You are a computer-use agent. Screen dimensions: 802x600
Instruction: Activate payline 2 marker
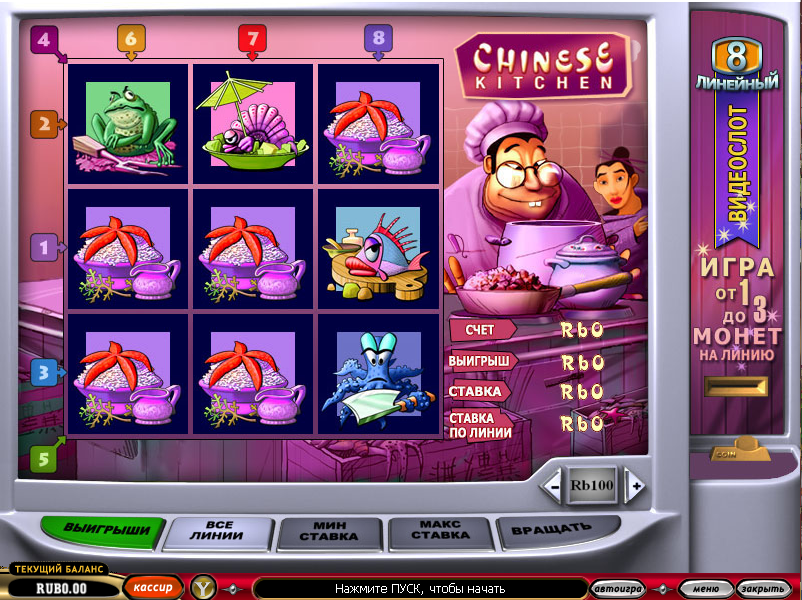(x=43, y=125)
